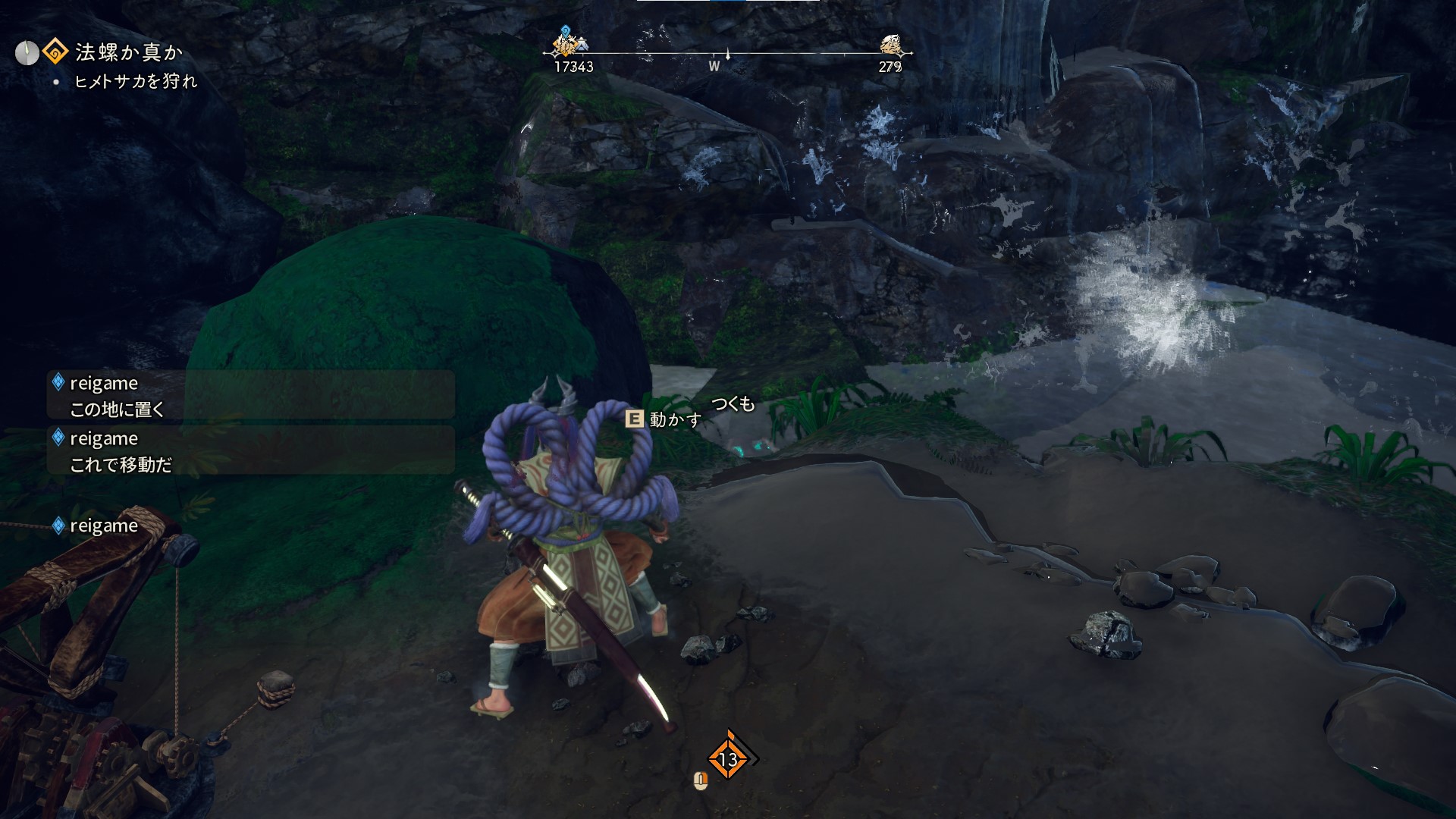Screen dimensions: 1456x819
Task: Click the round clock icon beside the quest title
Action: pos(27,53)
